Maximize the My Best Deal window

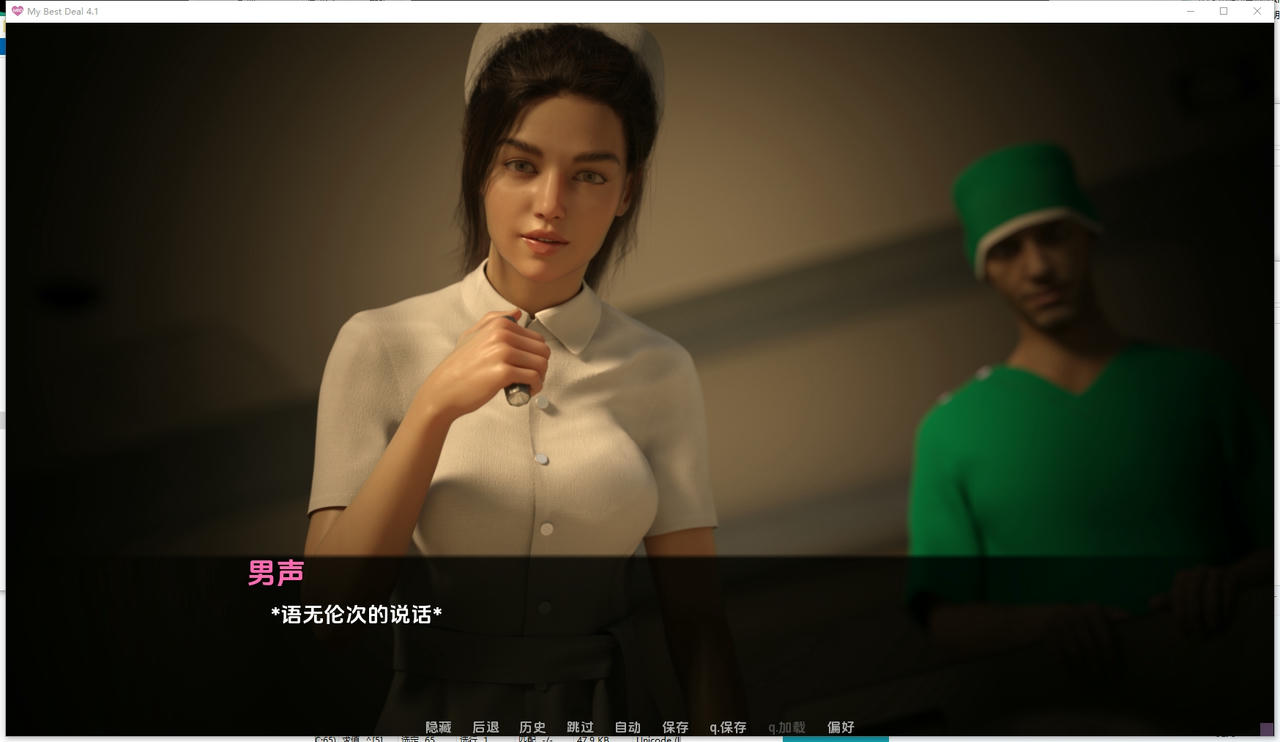tap(1223, 11)
